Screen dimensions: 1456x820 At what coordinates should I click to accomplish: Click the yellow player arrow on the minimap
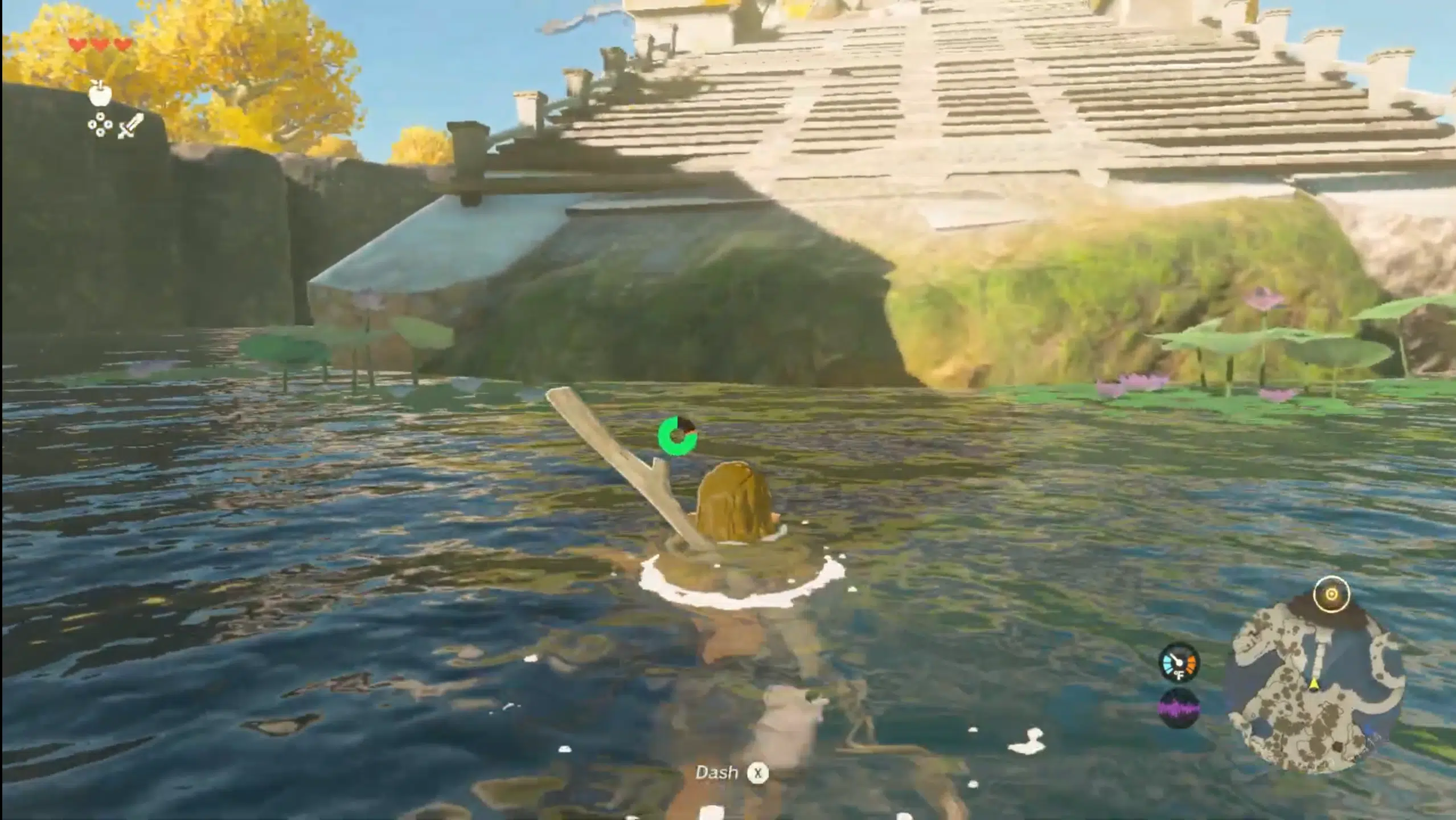coord(1314,684)
